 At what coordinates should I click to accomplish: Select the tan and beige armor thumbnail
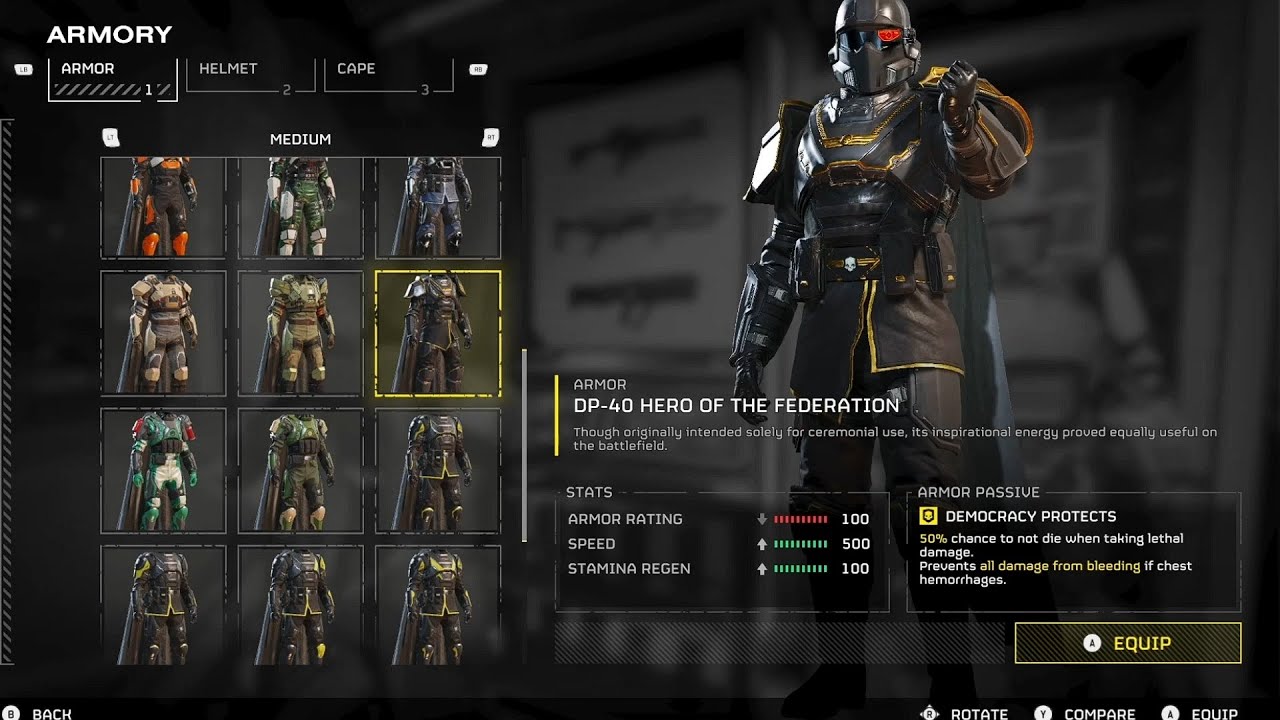coord(163,334)
